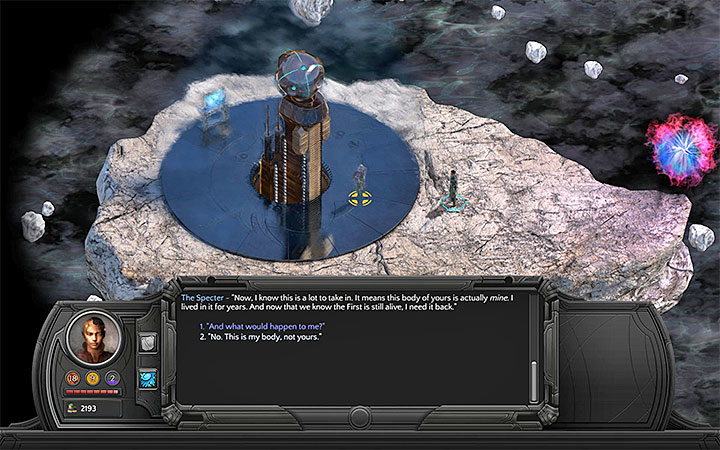Viewport: 720px width, 450px height.
Task: Select reply "No. This is my body, not yours."
Action: click(261, 337)
